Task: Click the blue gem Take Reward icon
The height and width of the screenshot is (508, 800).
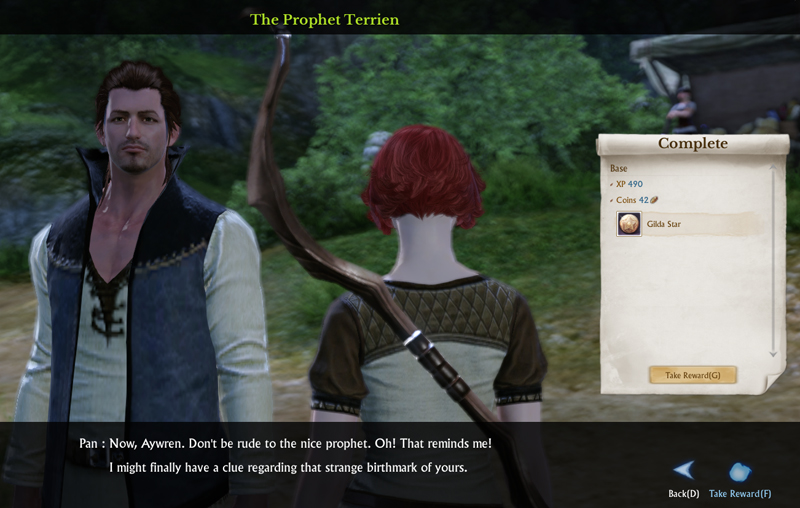Action: click(x=739, y=472)
